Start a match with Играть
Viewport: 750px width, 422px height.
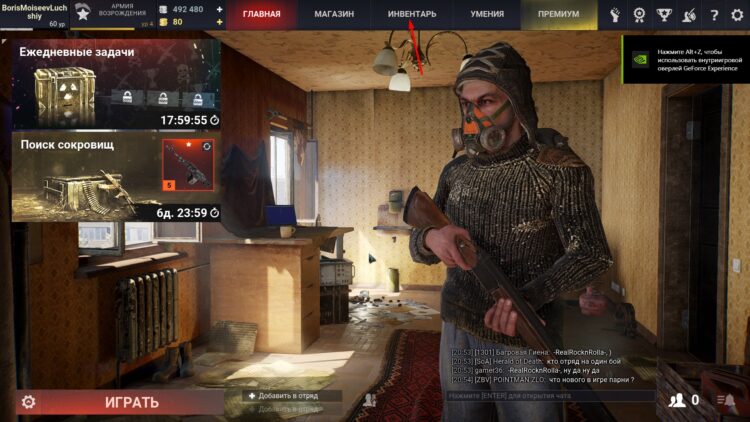pyautogui.click(x=131, y=402)
